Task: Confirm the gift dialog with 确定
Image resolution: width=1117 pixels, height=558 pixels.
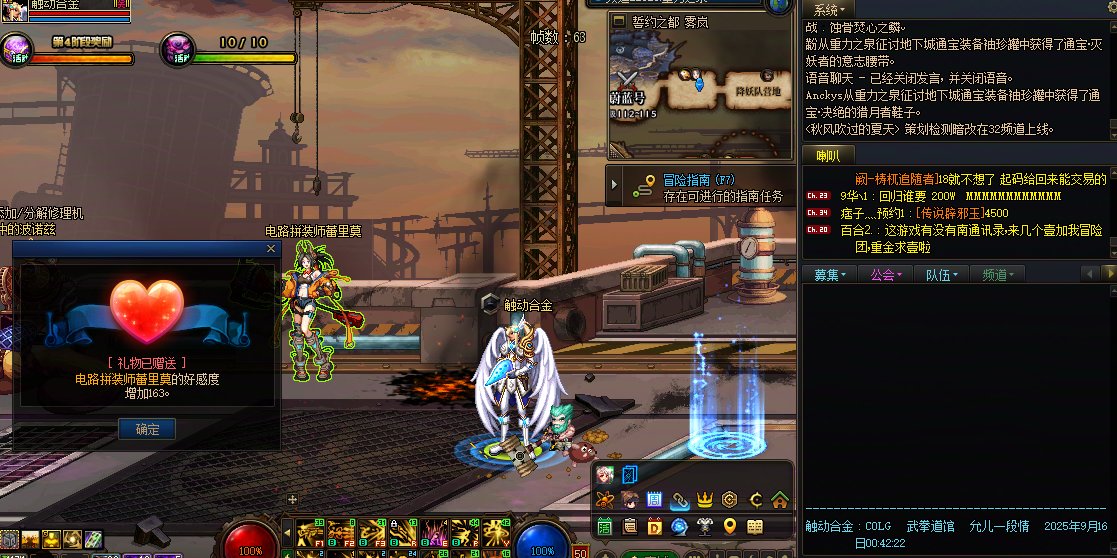Action: point(147,429)
